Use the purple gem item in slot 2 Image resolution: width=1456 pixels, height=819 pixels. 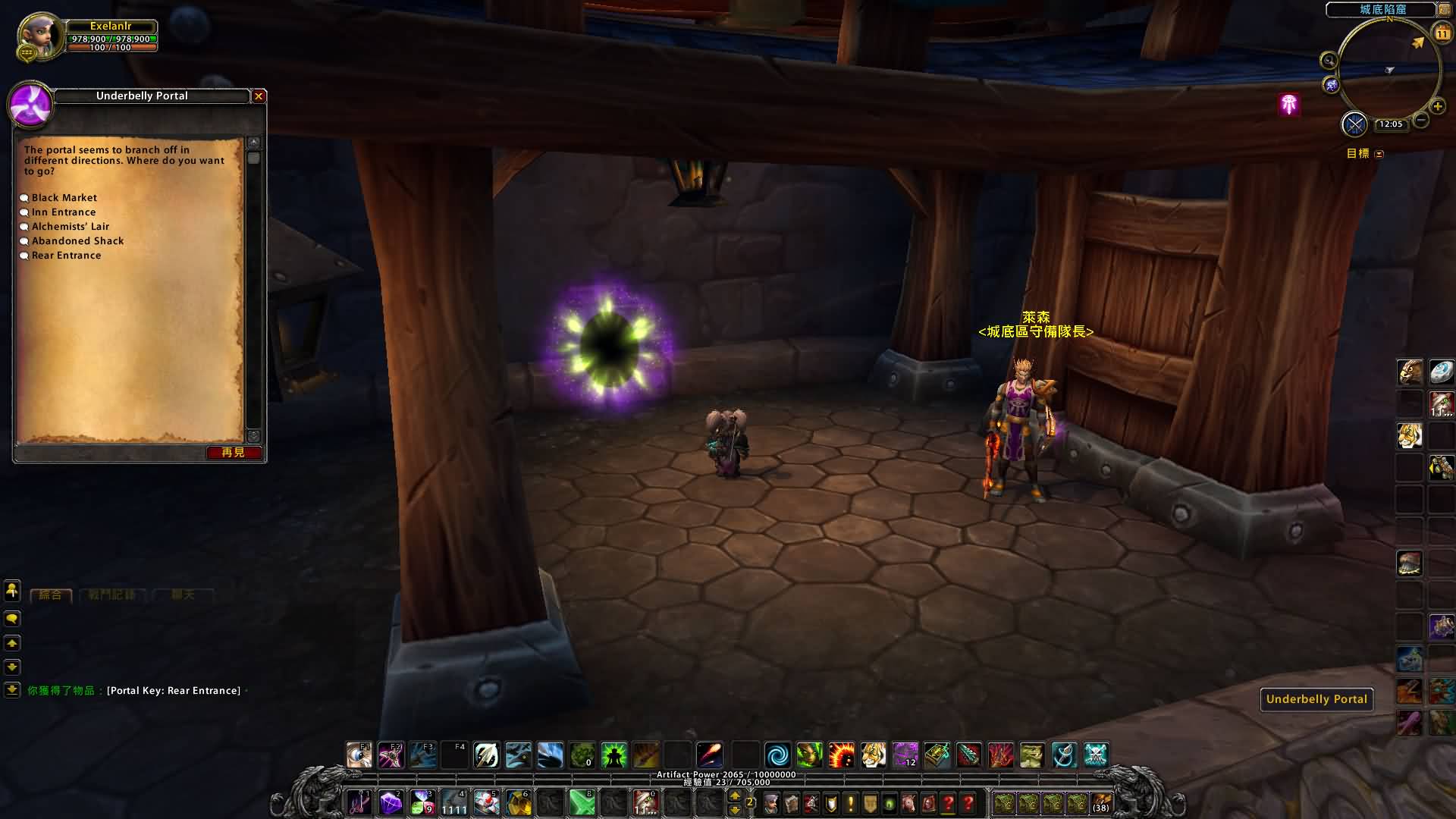[391, 802]
